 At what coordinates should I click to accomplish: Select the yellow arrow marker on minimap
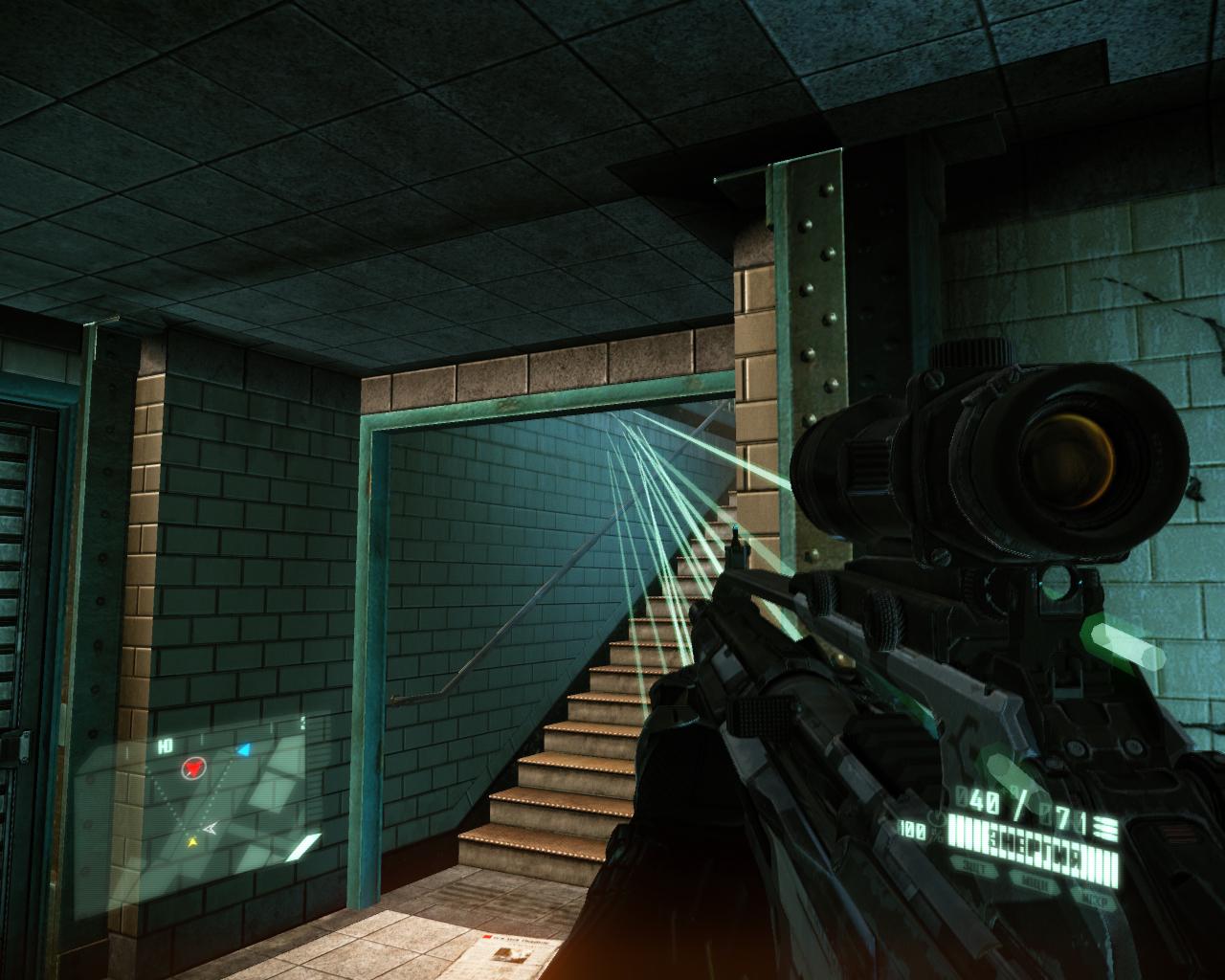[192, 842]
